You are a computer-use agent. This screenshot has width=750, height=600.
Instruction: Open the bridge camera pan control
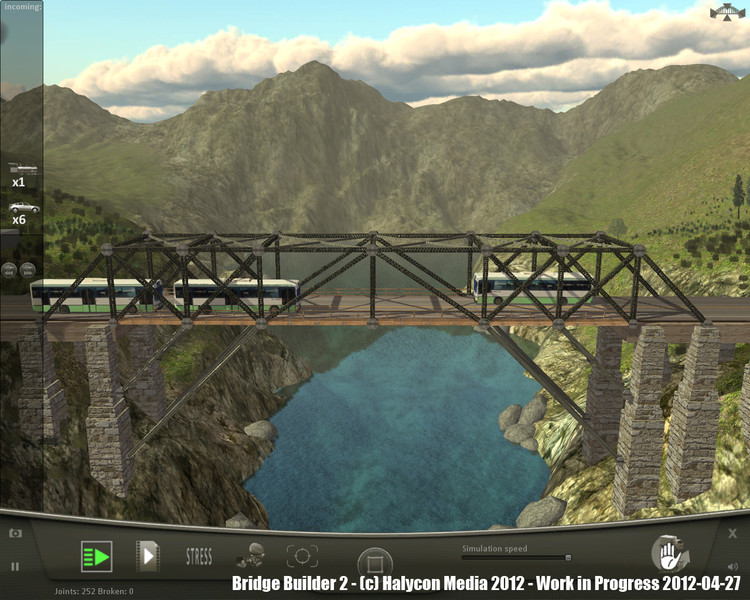tap(727, 13)
